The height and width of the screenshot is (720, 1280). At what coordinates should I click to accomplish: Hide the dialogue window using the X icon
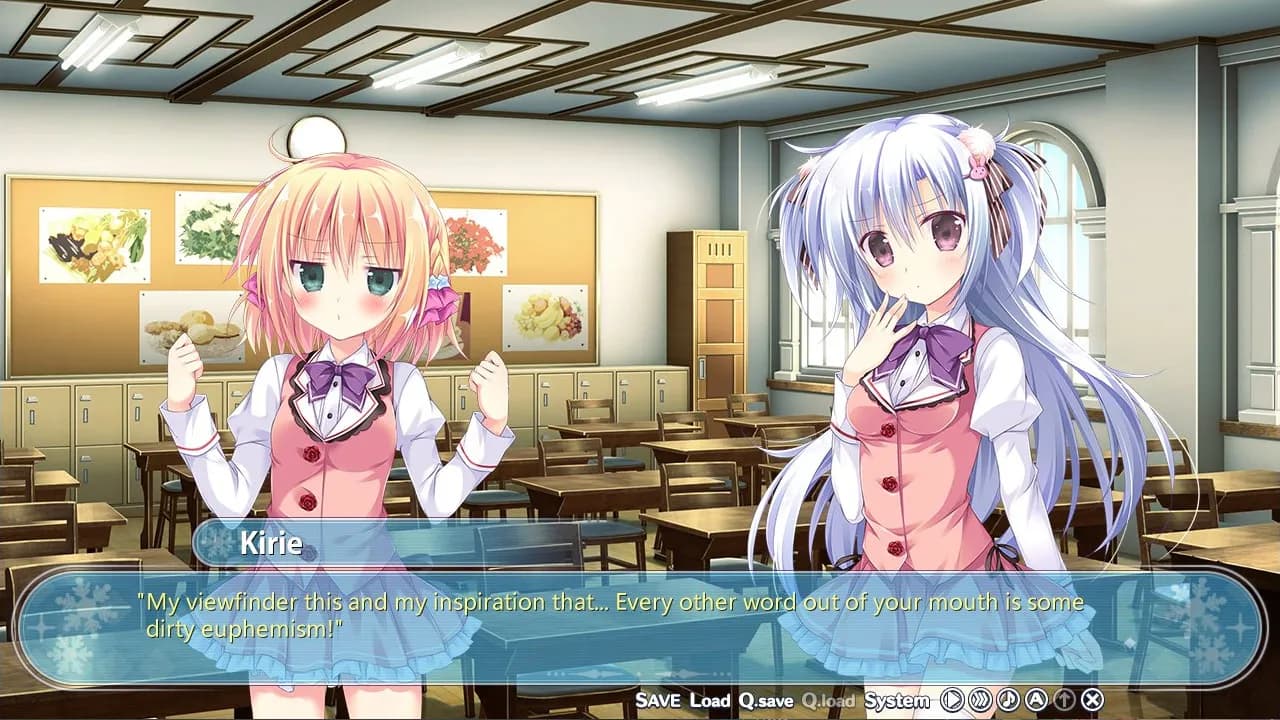(1093, 701)
